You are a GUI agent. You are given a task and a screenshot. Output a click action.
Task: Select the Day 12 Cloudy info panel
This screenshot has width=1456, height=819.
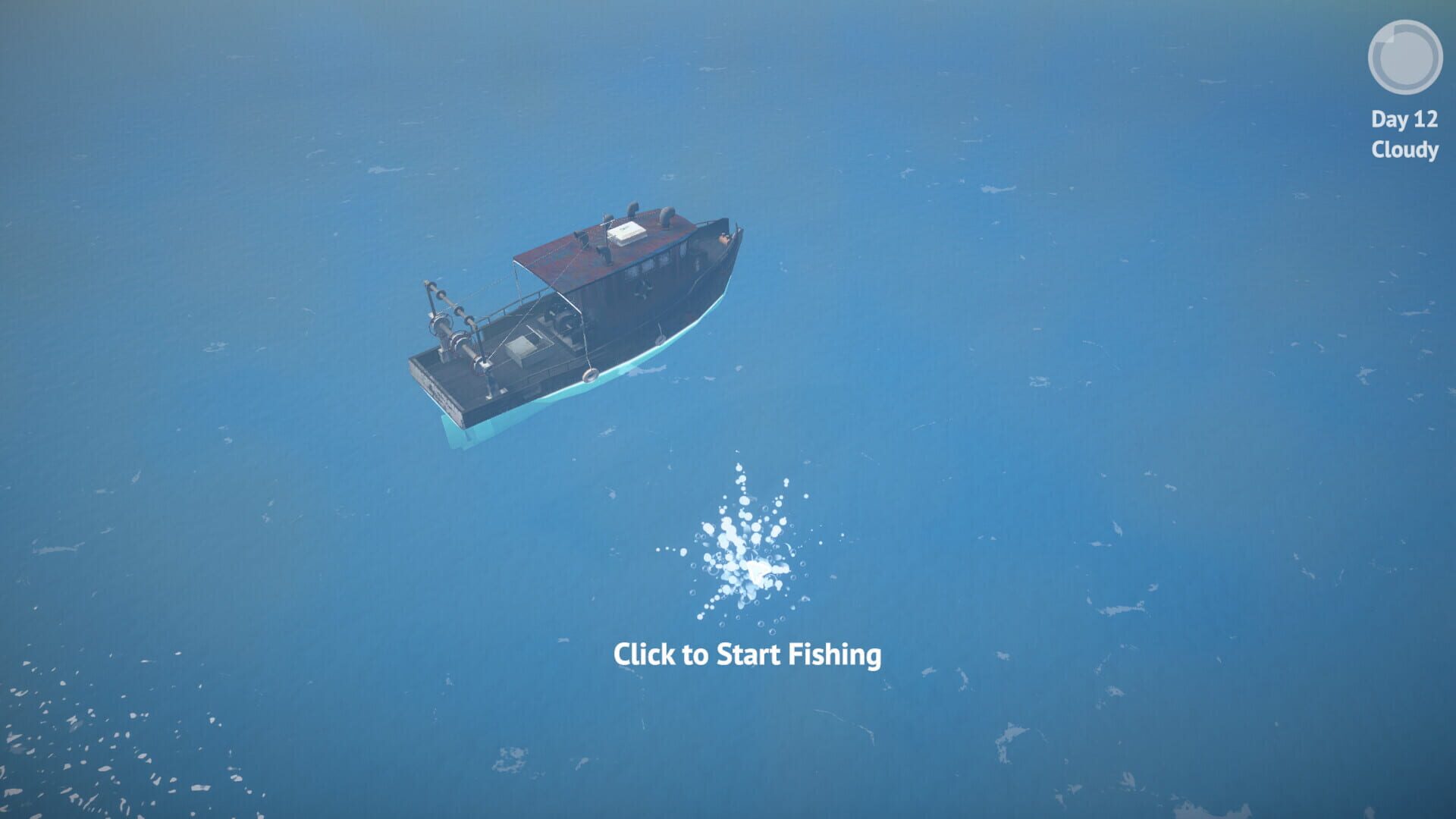tap(1404, 133)
